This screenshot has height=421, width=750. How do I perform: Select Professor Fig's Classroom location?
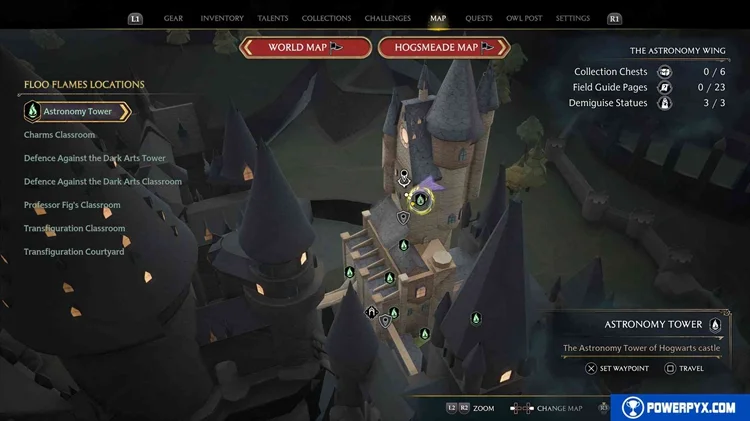[72, 205]
